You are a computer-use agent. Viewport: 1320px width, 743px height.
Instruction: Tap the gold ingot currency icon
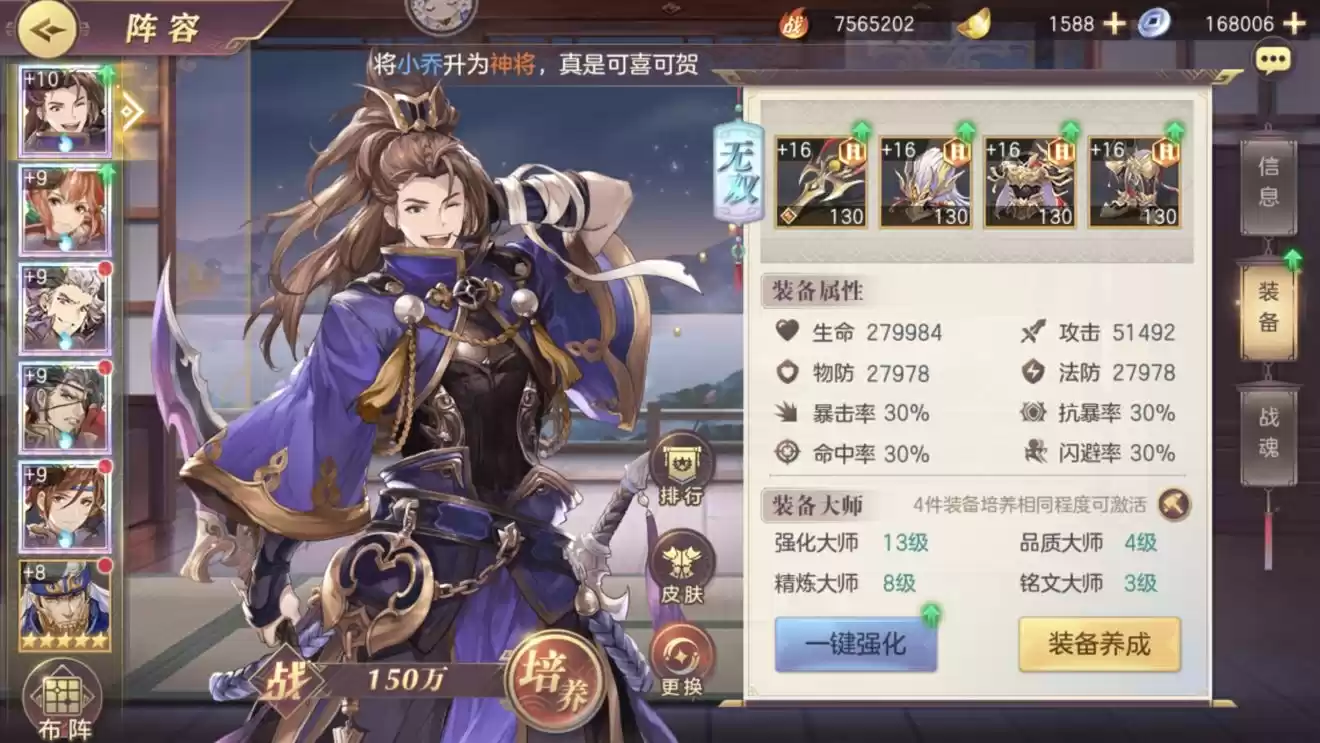coord(973,24)
